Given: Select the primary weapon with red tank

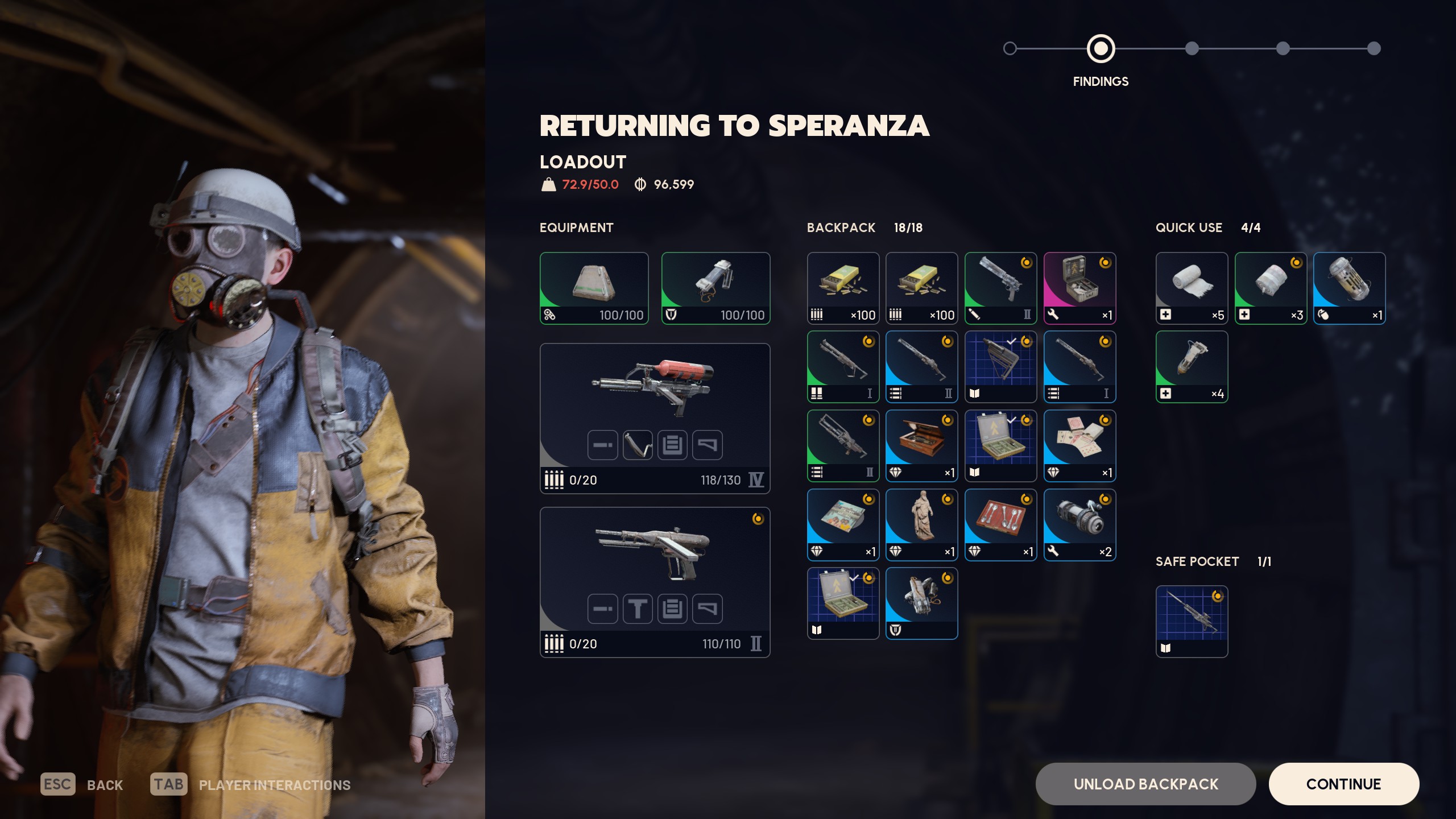Looking at the screenshot, I should pos(655,418).
